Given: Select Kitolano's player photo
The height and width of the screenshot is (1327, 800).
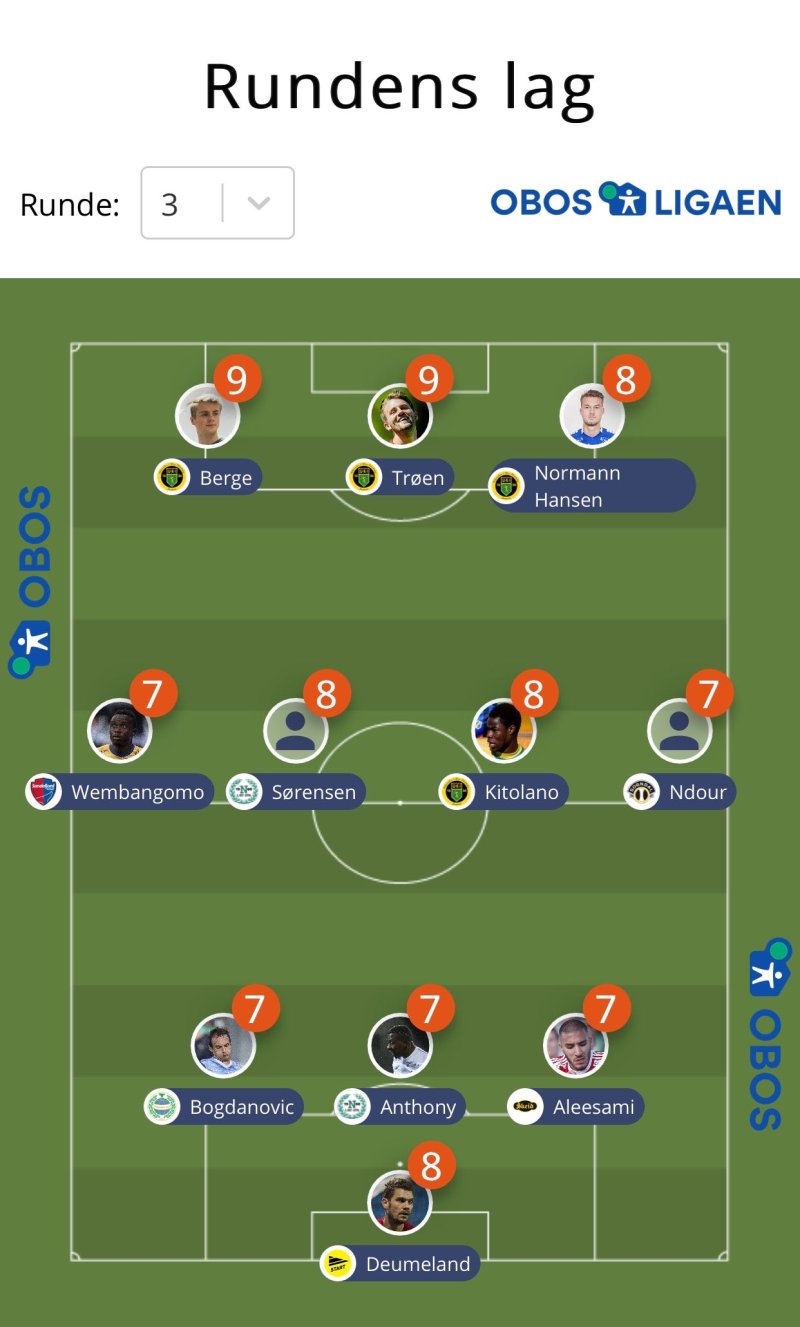Looking at the screenshot, I should [x=503, y=730].
